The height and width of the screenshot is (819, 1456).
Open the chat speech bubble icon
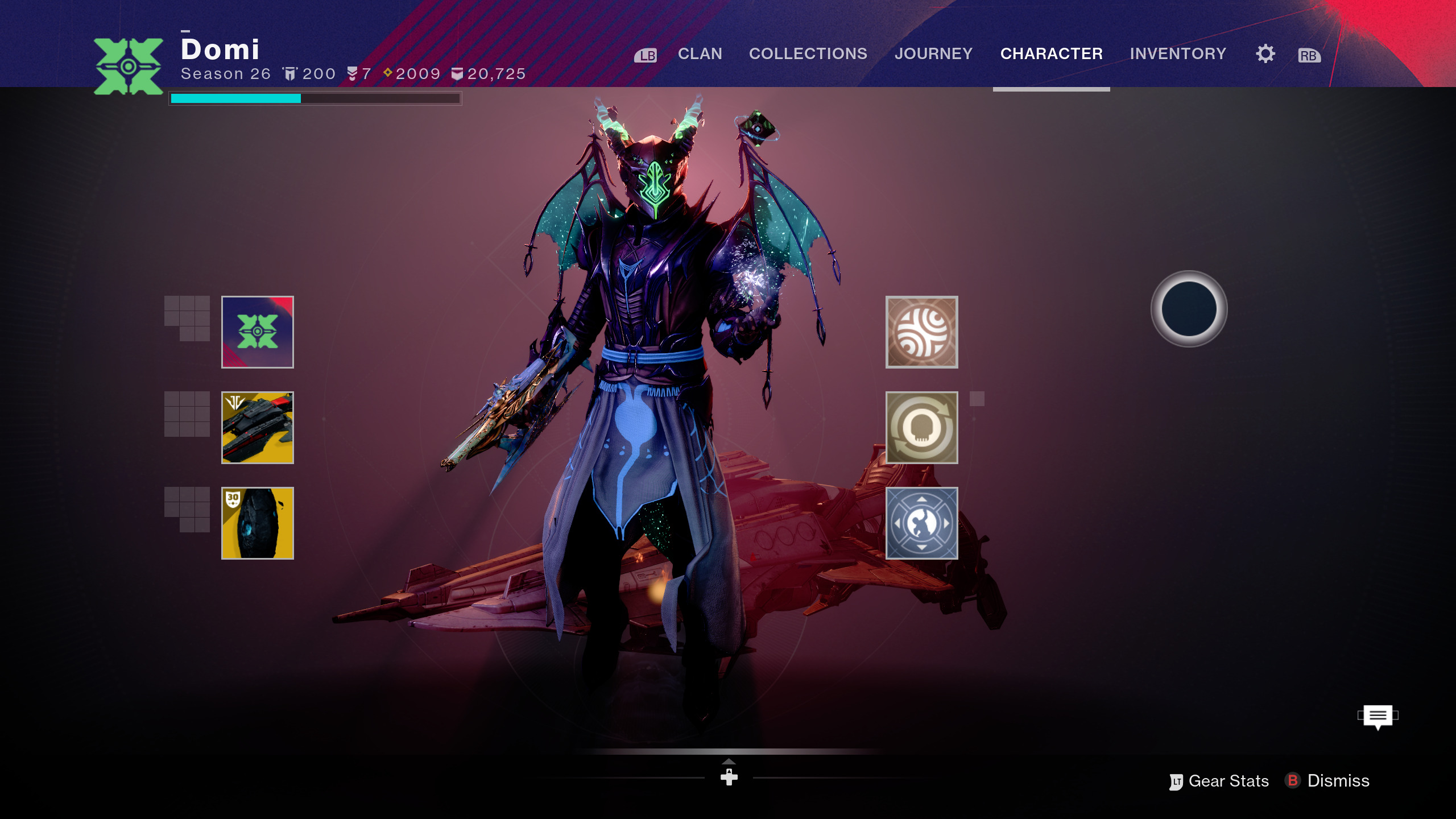pyautogui.click(x=1378, y=716)
